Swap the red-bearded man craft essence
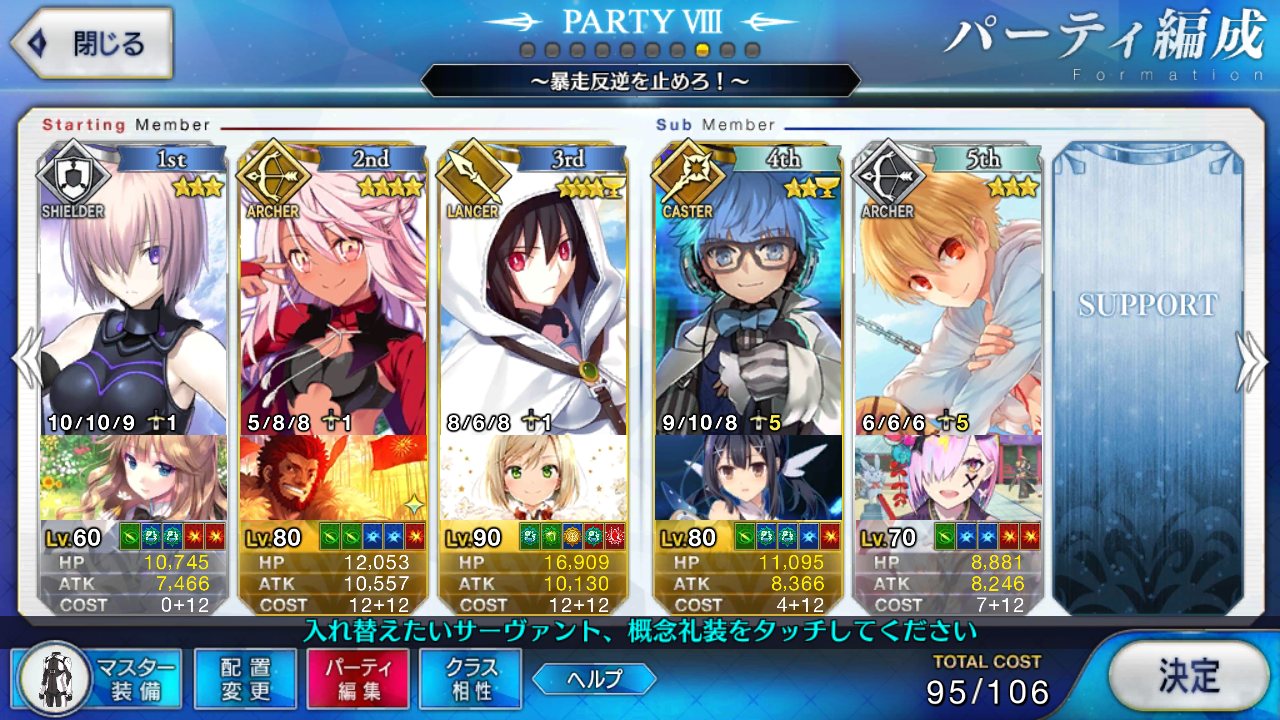The width and height of the screenshot is (1280, 720). click(333, 477)
